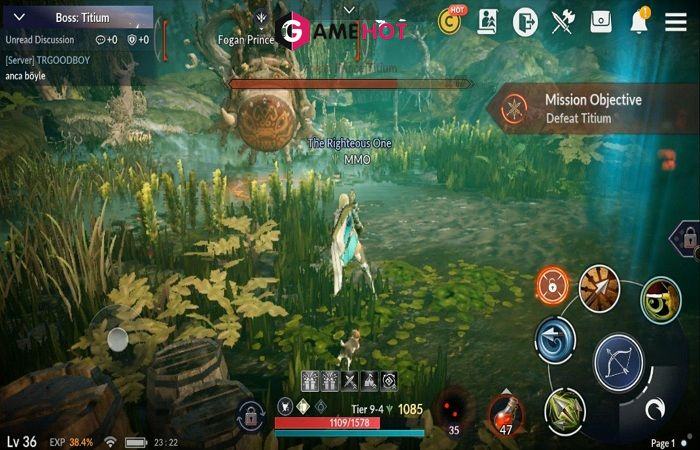Image resolution: width=700 pixels, height=450 pixels.
Task: Open the inventory bag icon
Action: [600, 22]
